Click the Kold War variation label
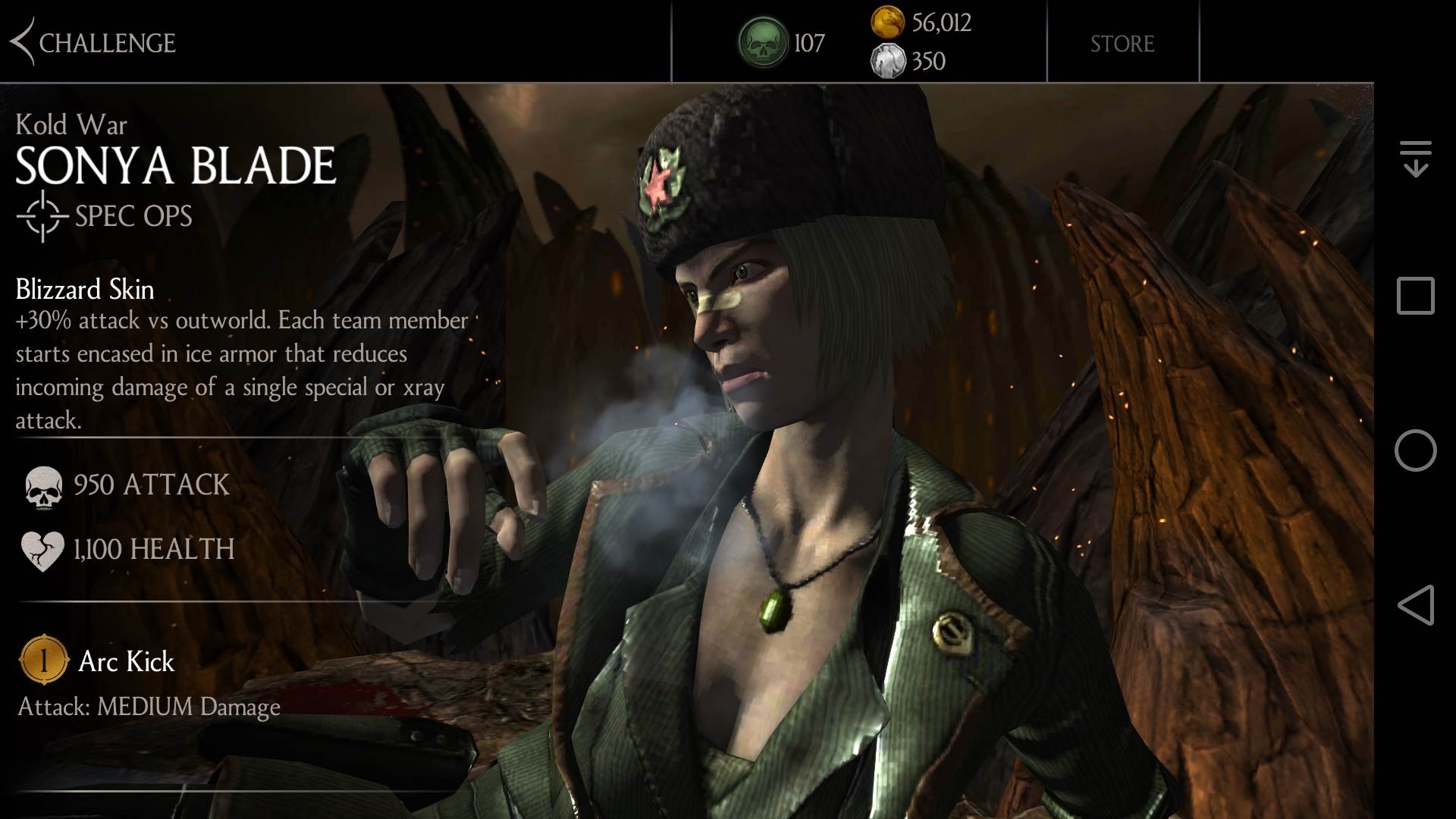This screenshot has width=1456, height=819. [70, 124]
